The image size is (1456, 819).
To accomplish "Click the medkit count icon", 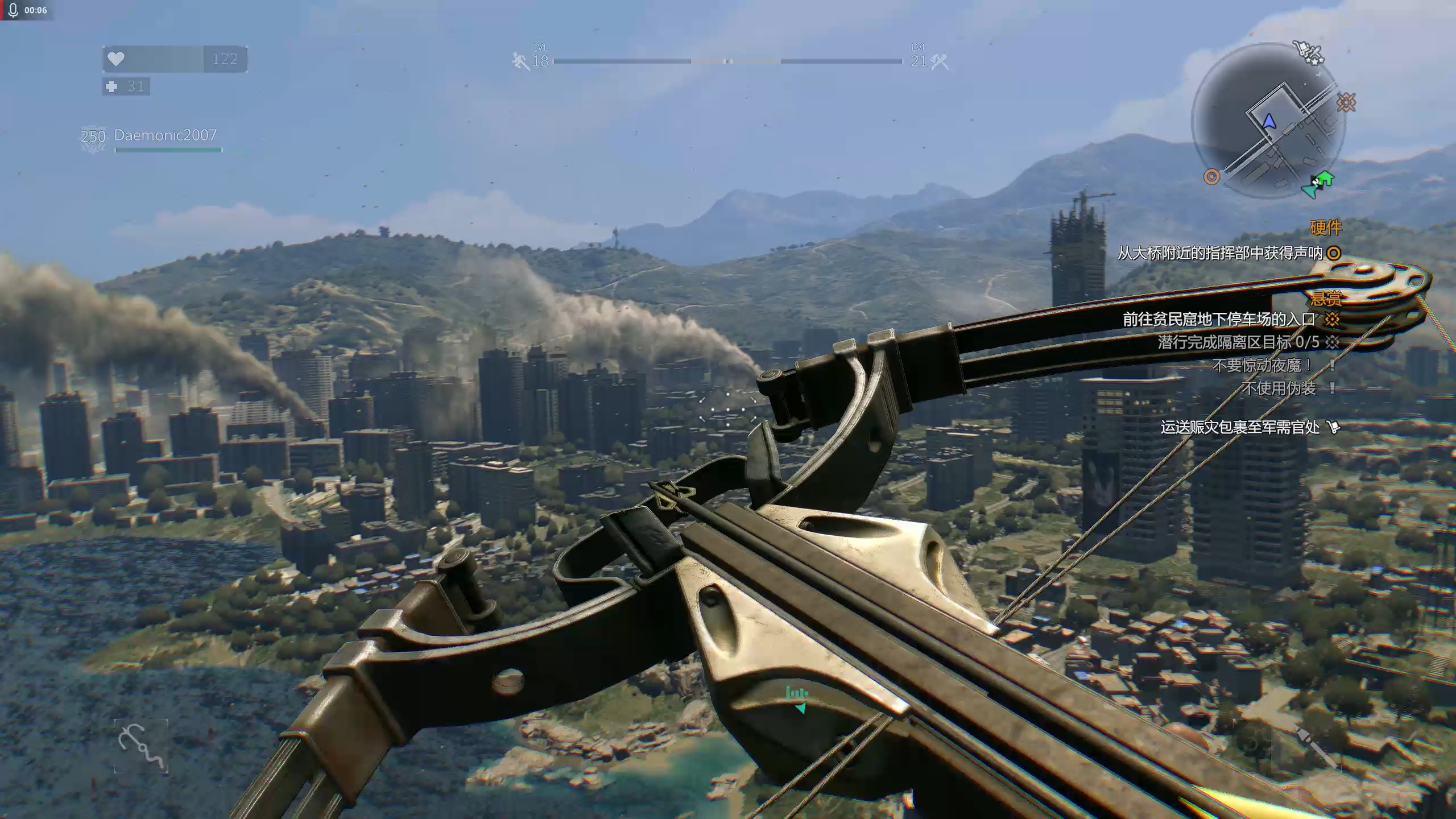I will pyautogui.click(x=112, y=86).
